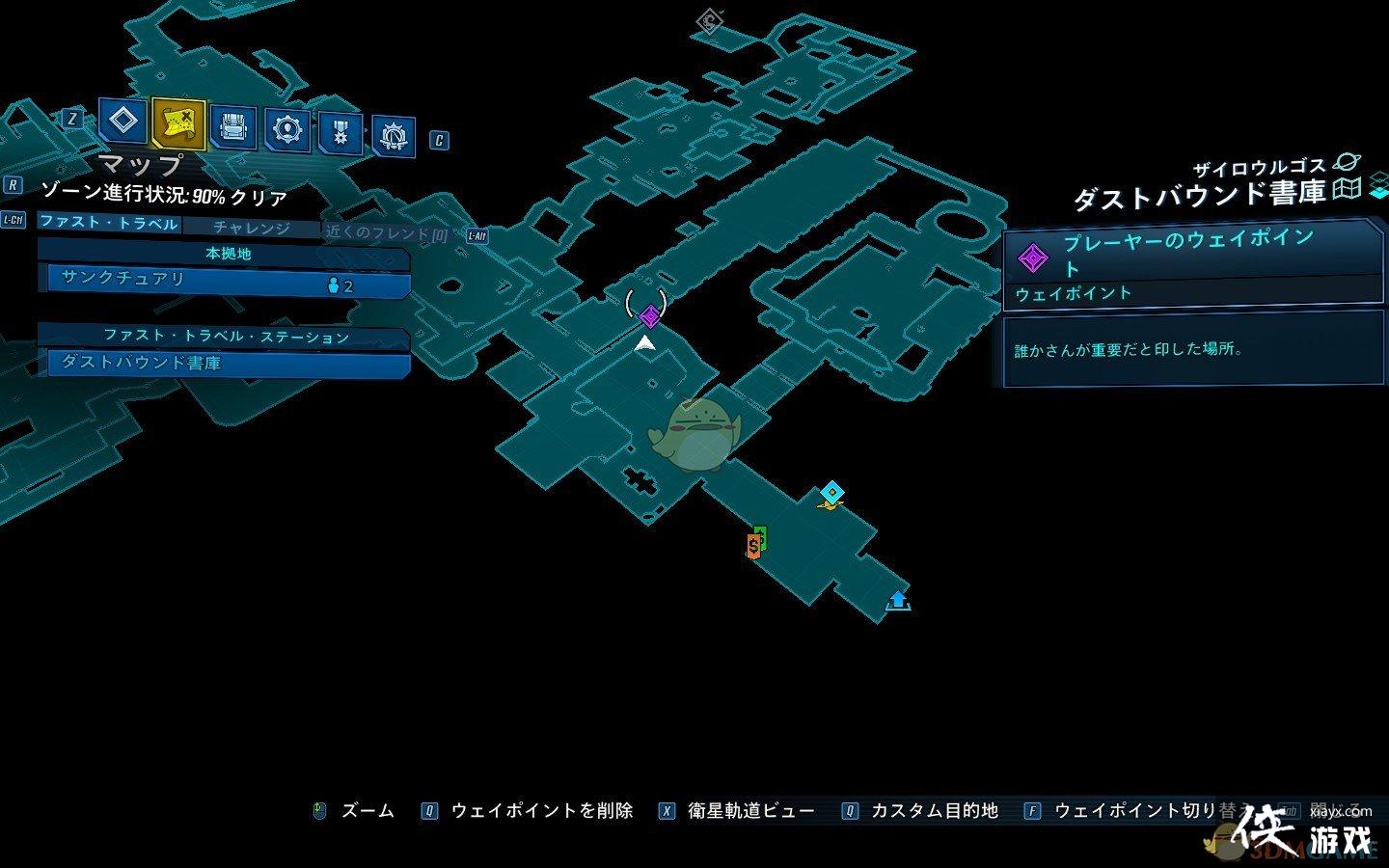
Task: Show the 近くのフレンド list tab
Action: pyautogui.click(x=386, y=232)
